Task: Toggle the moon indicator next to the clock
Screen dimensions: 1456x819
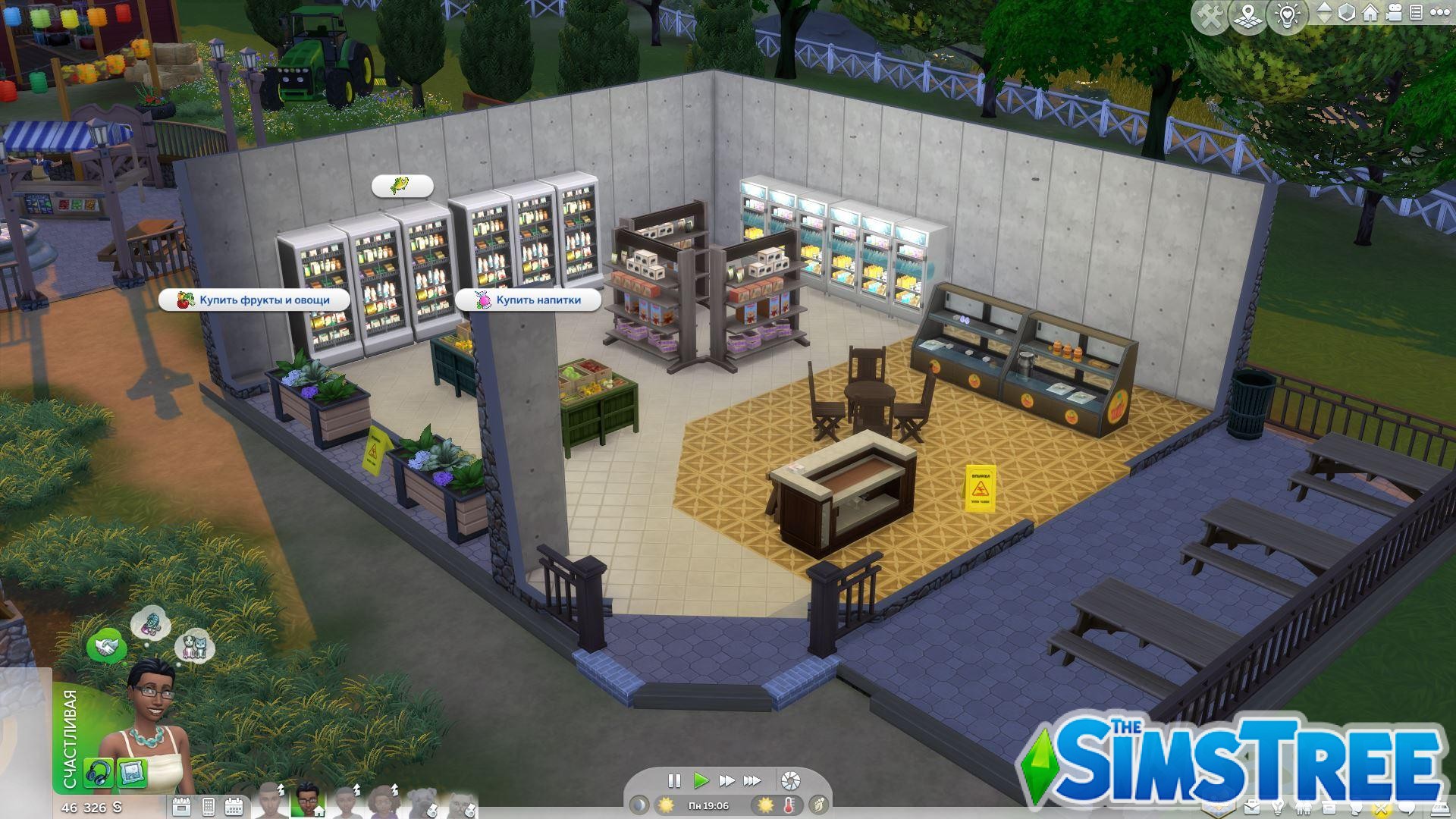Action: (x=641, y=806)
